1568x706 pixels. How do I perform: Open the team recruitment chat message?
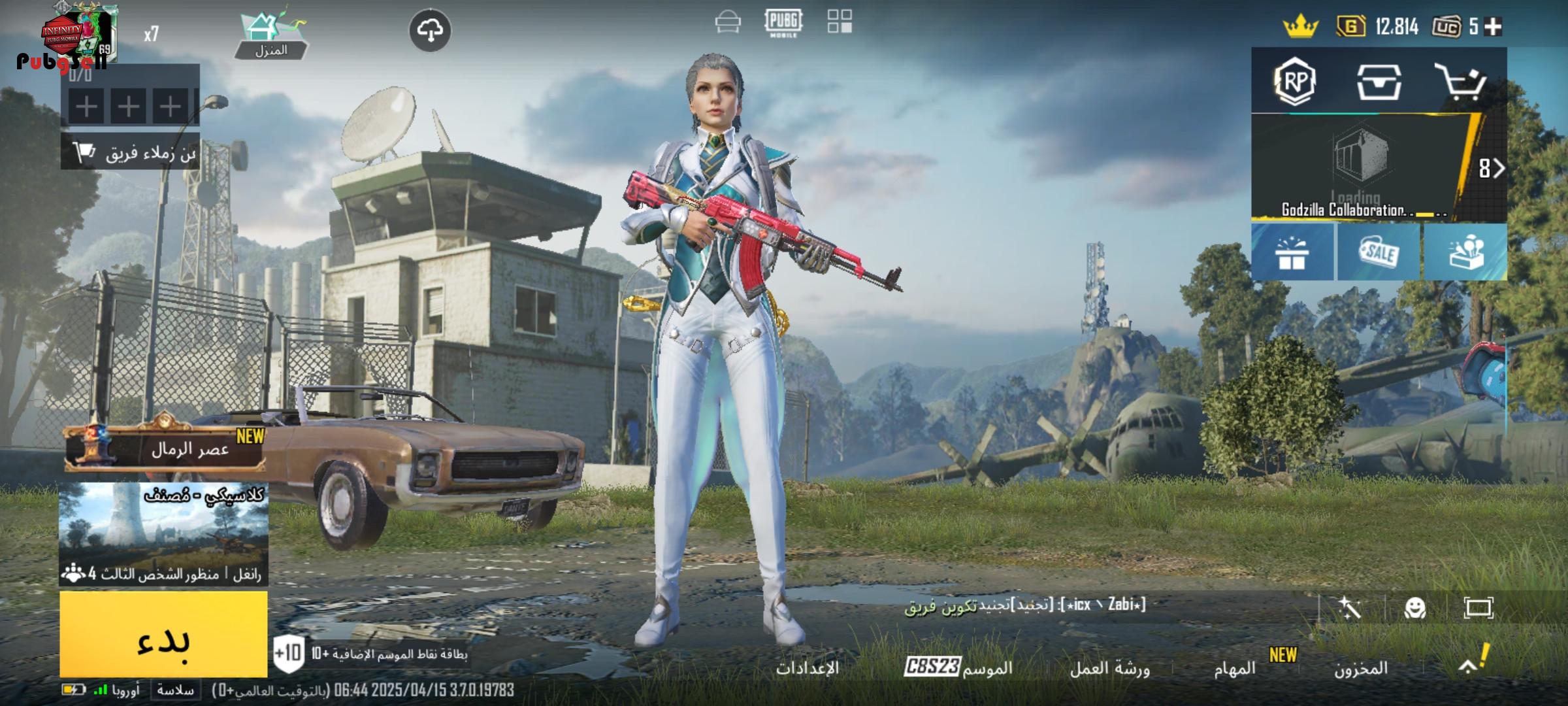[x=1024, y=605]
